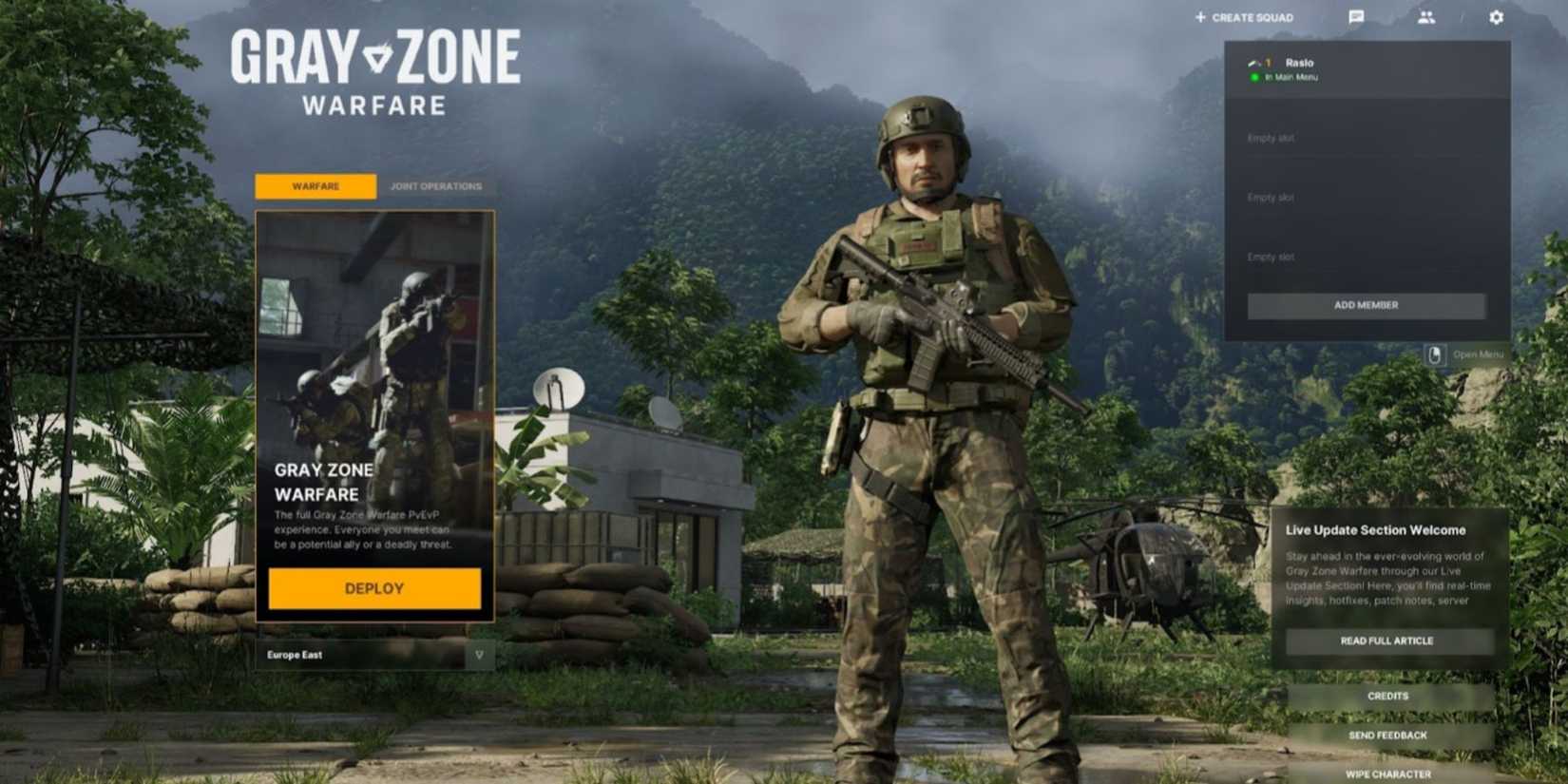
Task: Select Raslo's rank insignia icon
Action: (x=1267, y=63)
